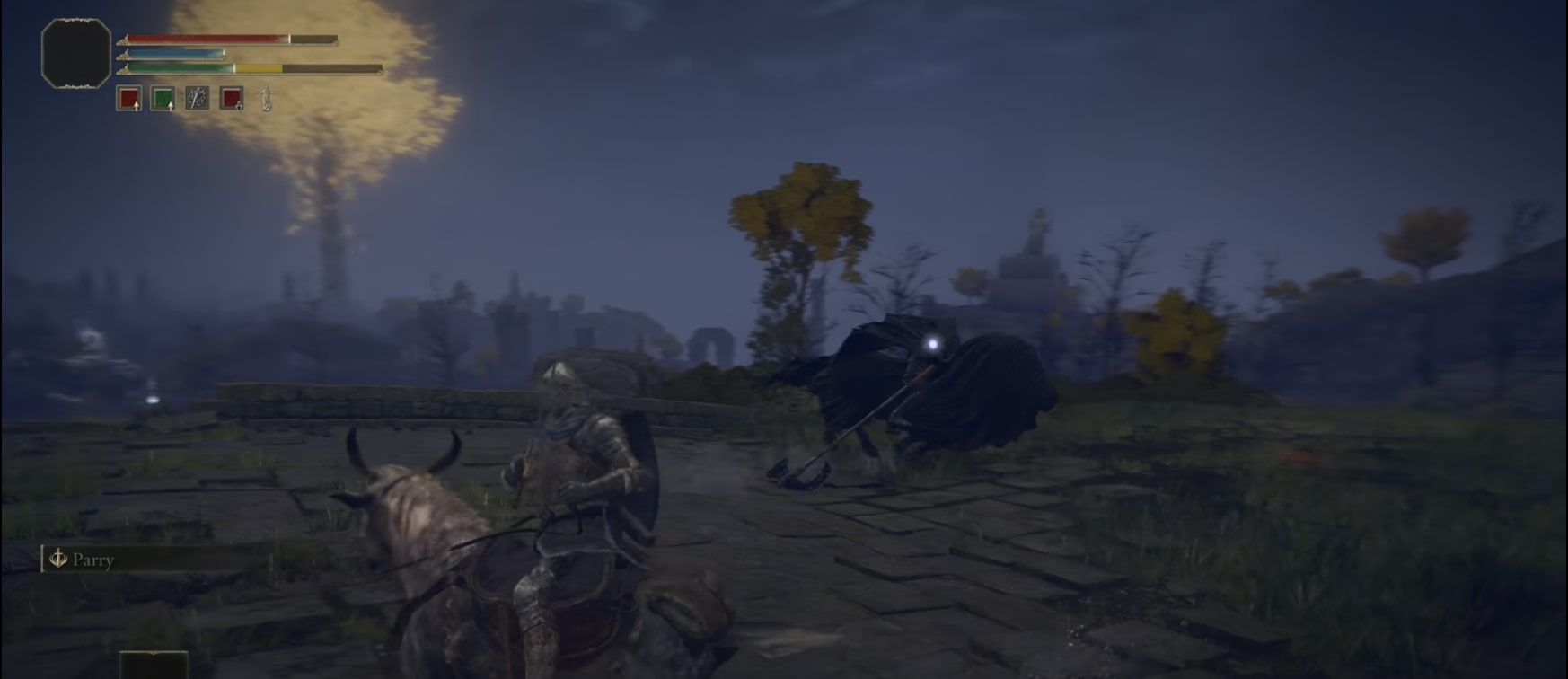Click the equipped arrows quick-slot icon
Viewport: 1568px width, 679px height.
tap(197, 97)
